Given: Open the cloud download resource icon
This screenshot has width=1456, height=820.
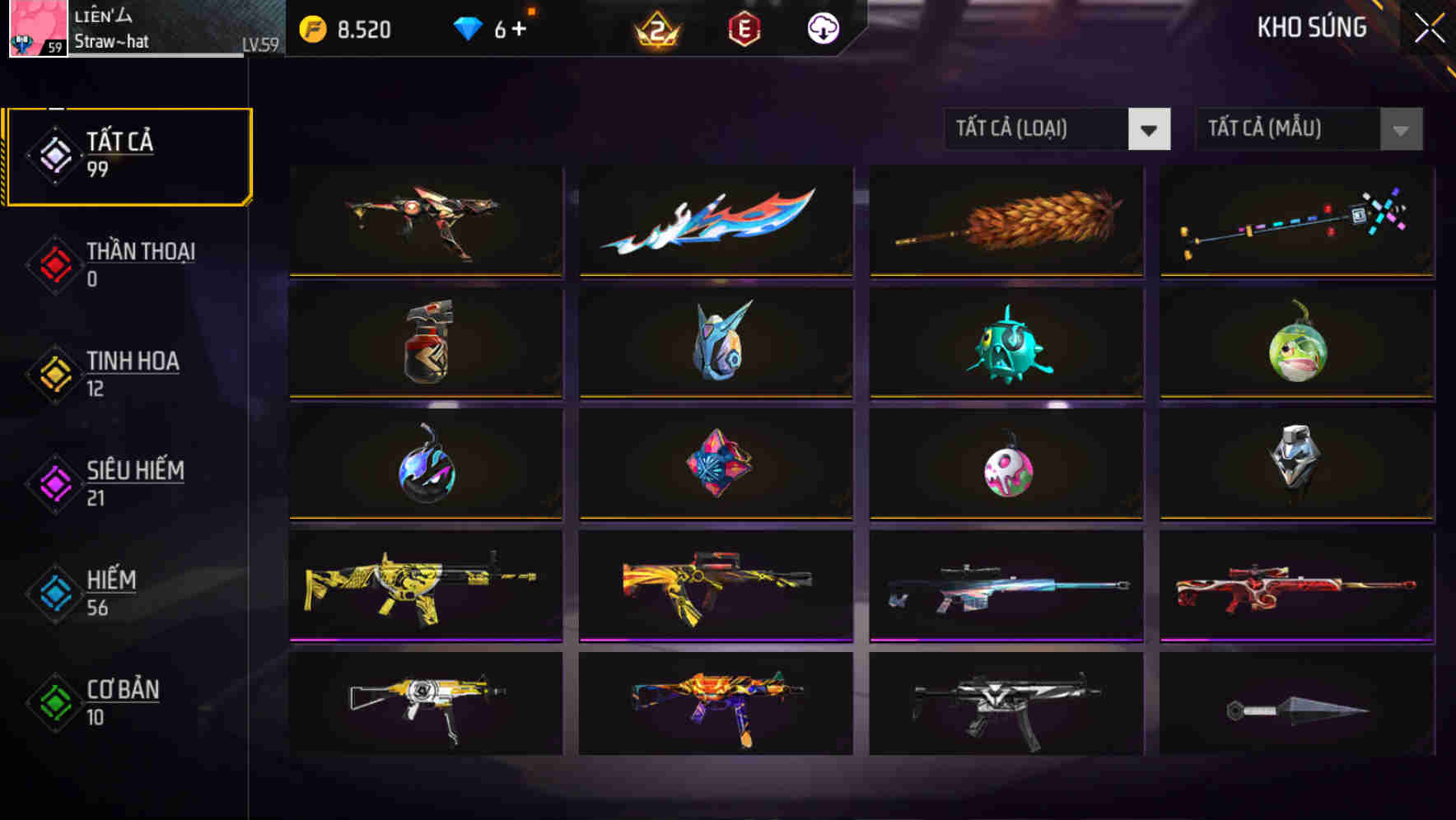Looking at the screenshot, I should tap(823, 28).
